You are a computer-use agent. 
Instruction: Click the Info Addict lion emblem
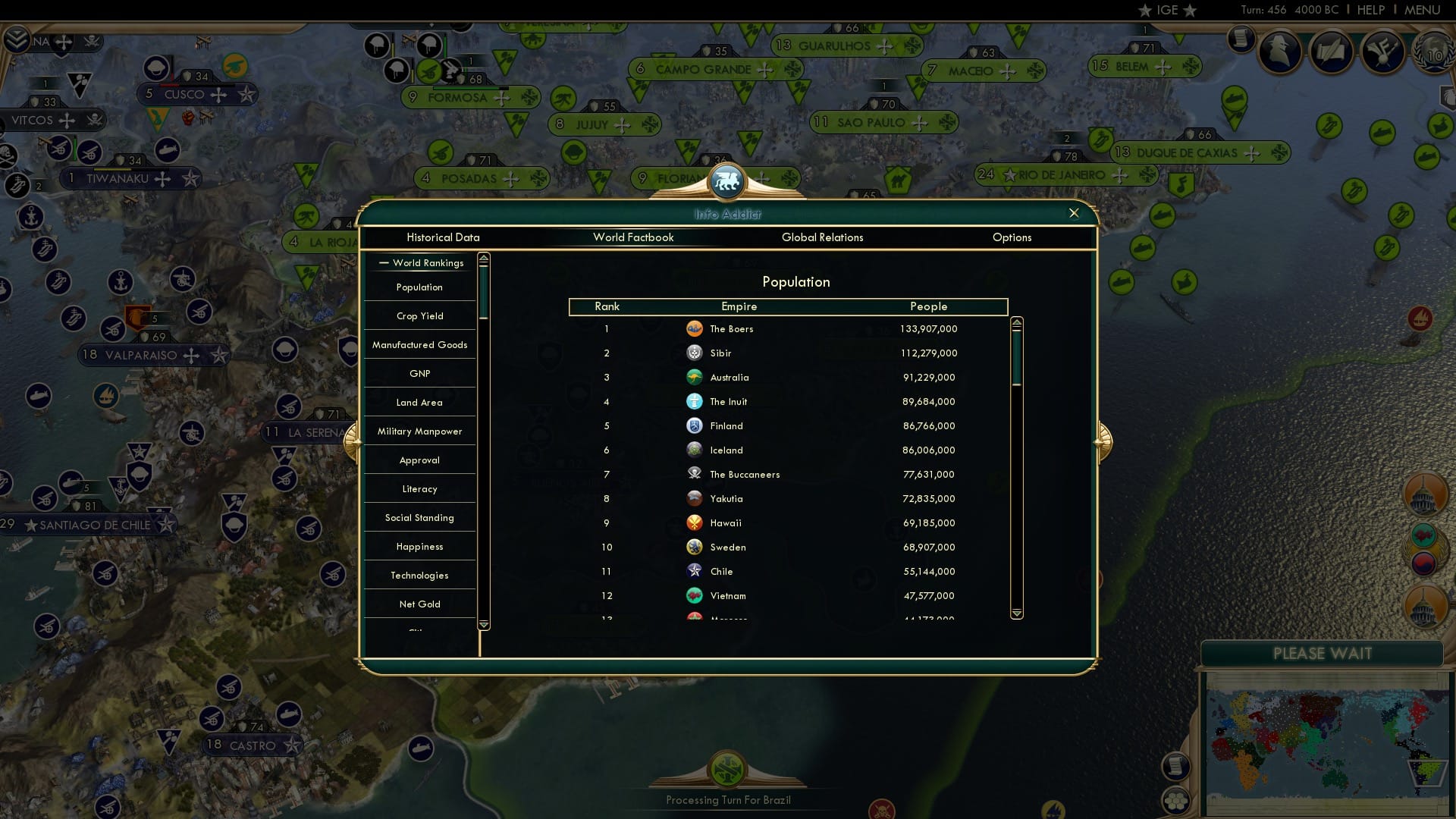[728, 181]
